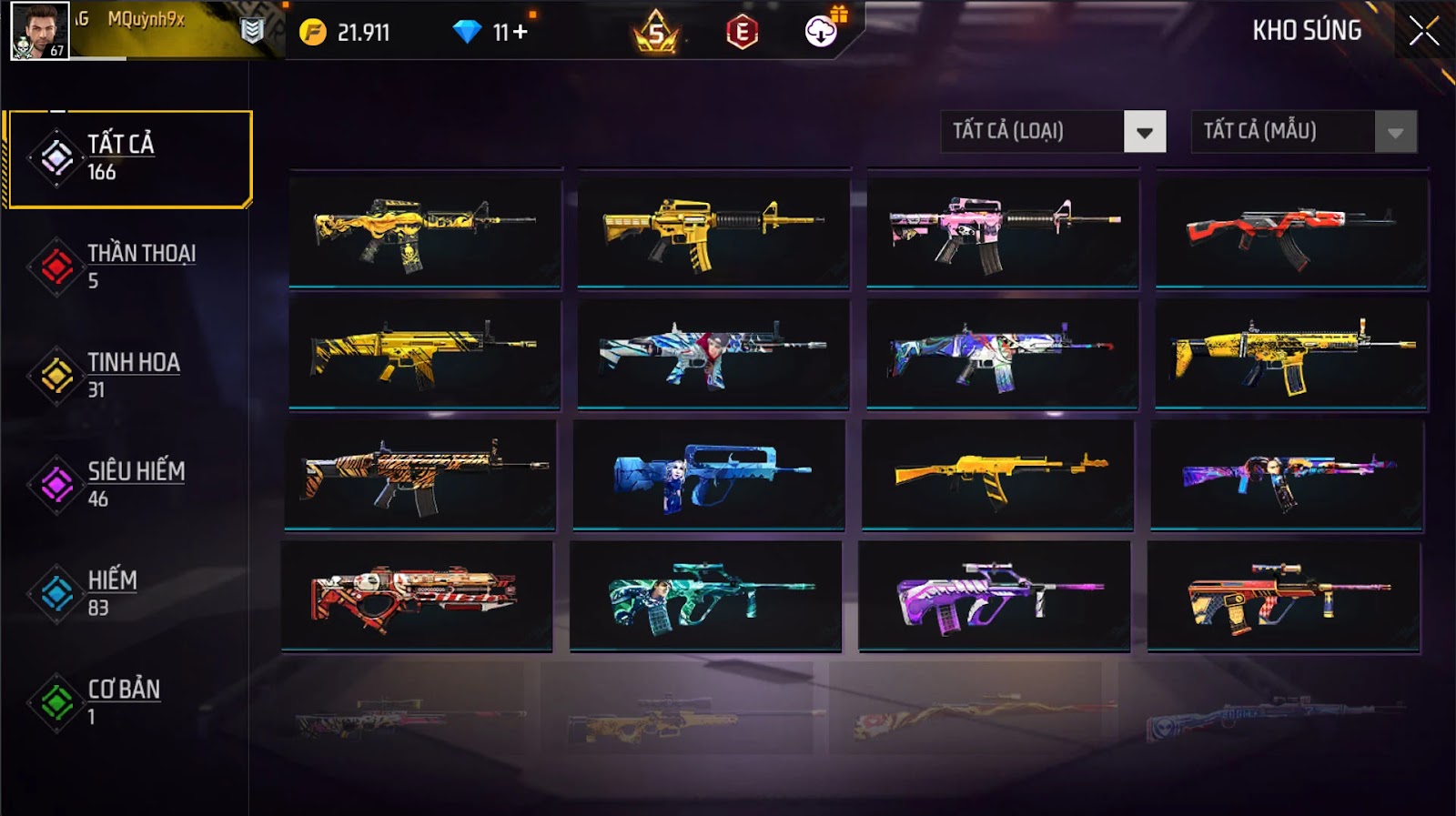Open the red E badge icon
Viewport: 1456px width, 816px height.
coord(742,33)
